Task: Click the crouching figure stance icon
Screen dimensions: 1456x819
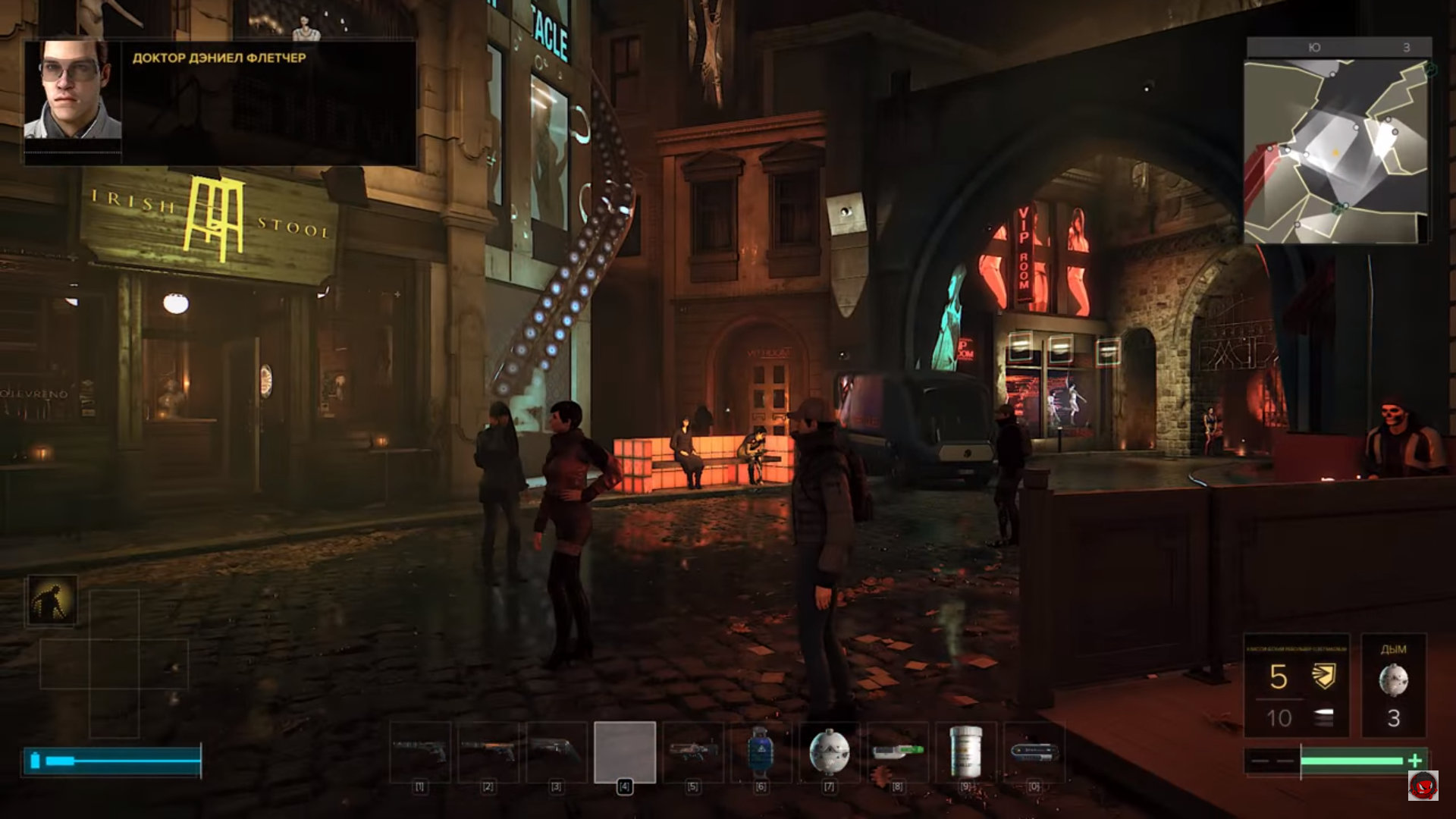Action: tap(52, 600)
